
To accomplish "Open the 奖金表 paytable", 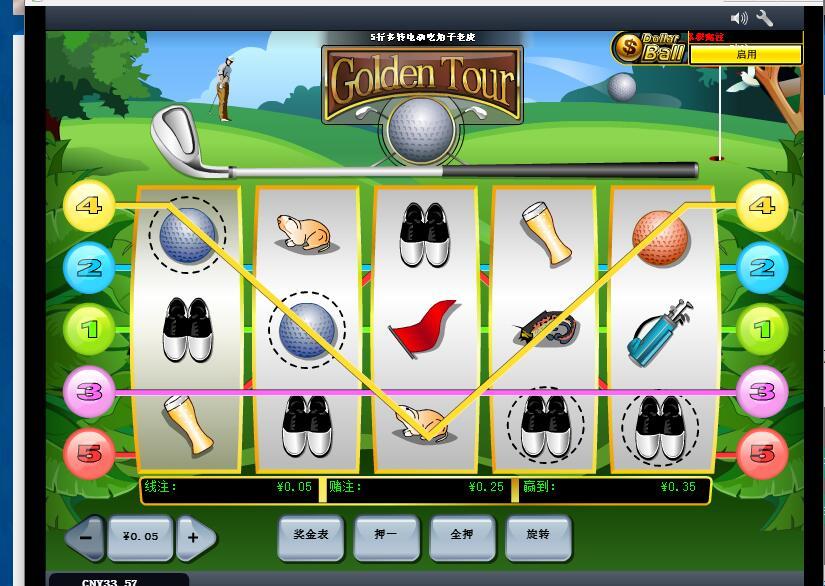I will [311, 535].
